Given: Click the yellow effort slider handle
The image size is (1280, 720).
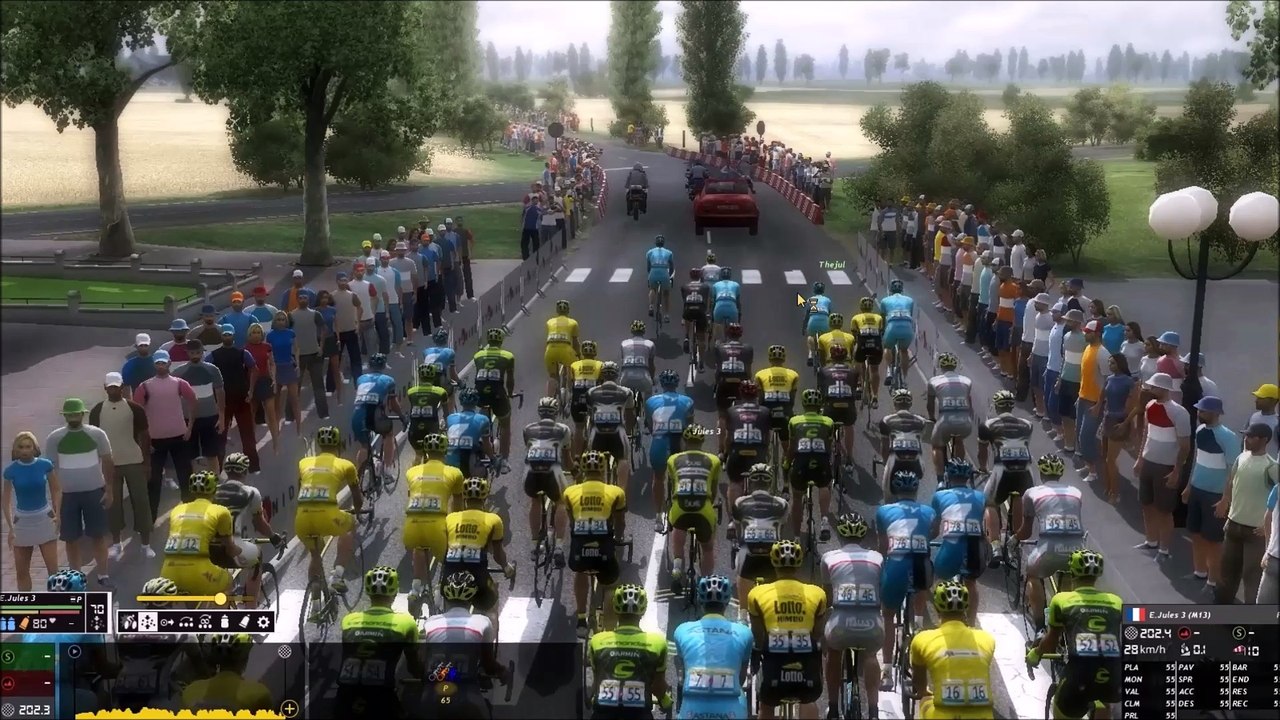Looking at the screenshot, I should click(x=220, y=599).
